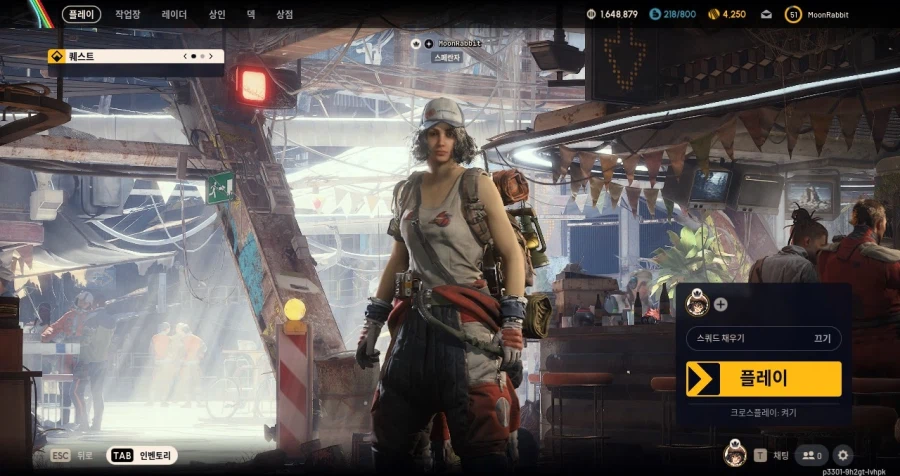900x476 pixels.
Task: Open the 덱 tab
Action: [x=251, y=14]
